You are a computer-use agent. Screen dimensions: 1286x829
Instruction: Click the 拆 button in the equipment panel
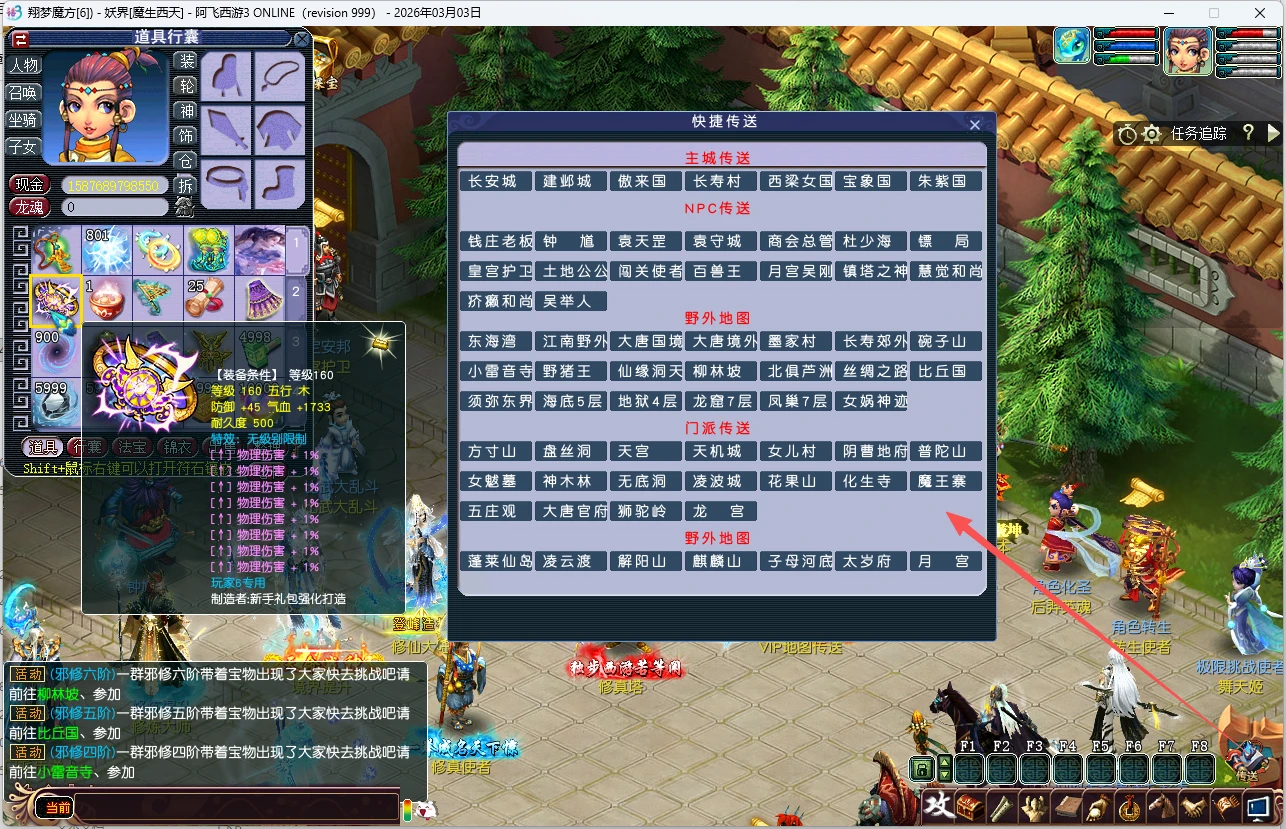pyautogui.click(x=186, y=185)
